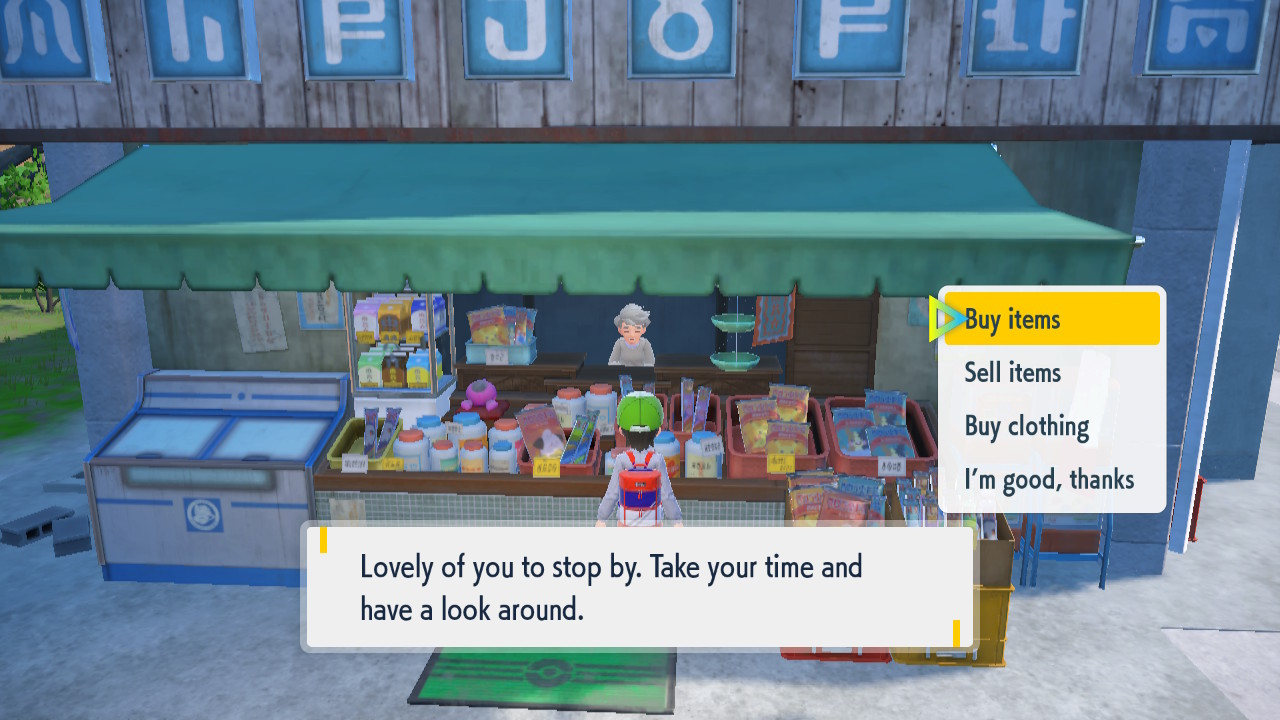
Task: Decline with I'm good, thanks
Action: tap(1048, 480)
